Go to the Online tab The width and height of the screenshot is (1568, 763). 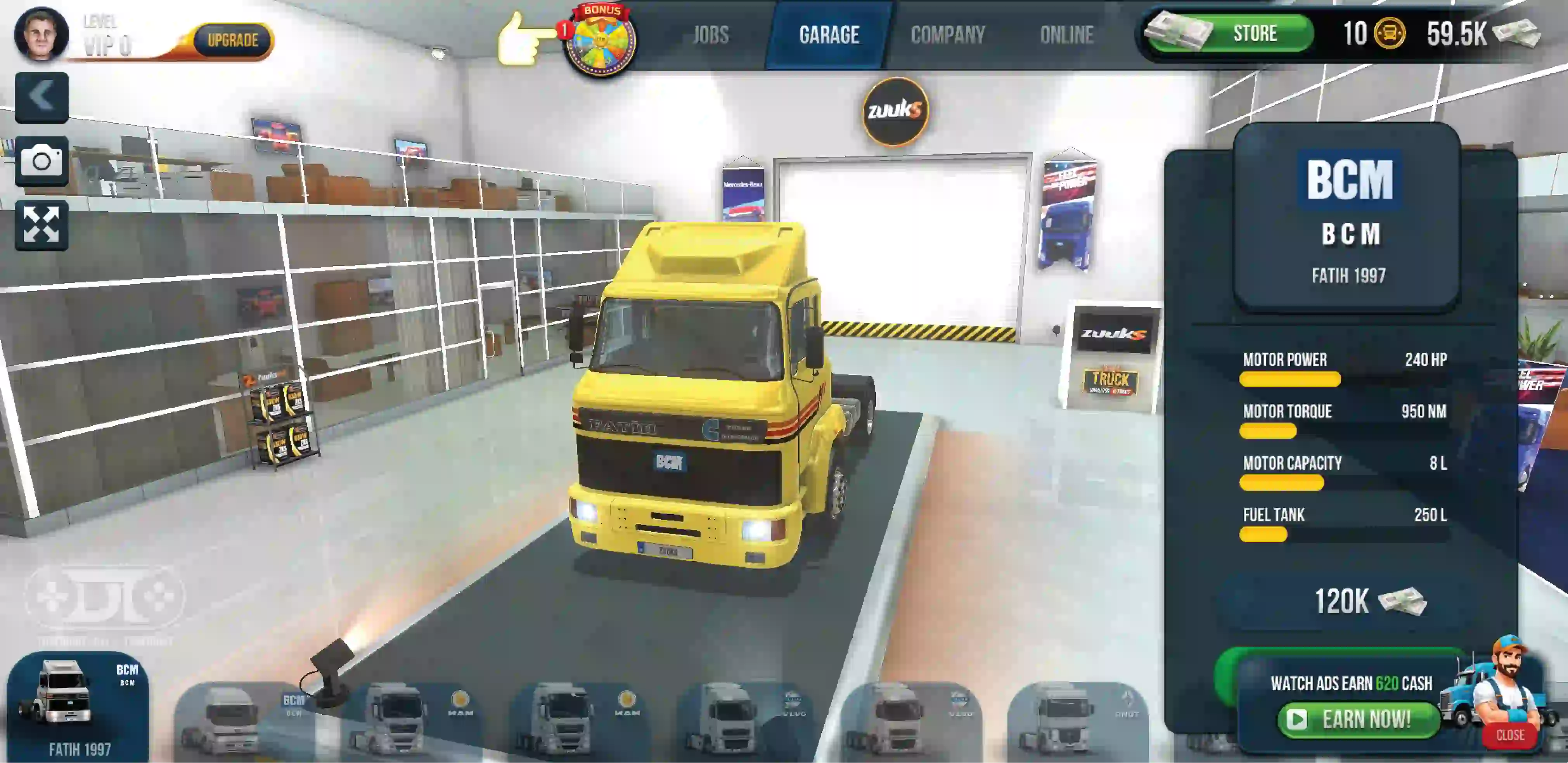[1066, 35]
